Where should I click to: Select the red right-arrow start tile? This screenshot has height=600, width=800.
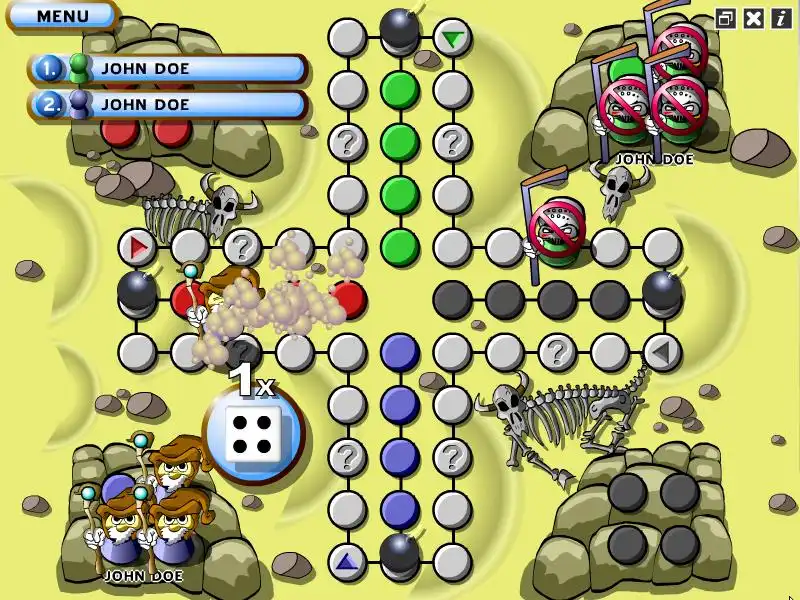[x=137, y=246]
